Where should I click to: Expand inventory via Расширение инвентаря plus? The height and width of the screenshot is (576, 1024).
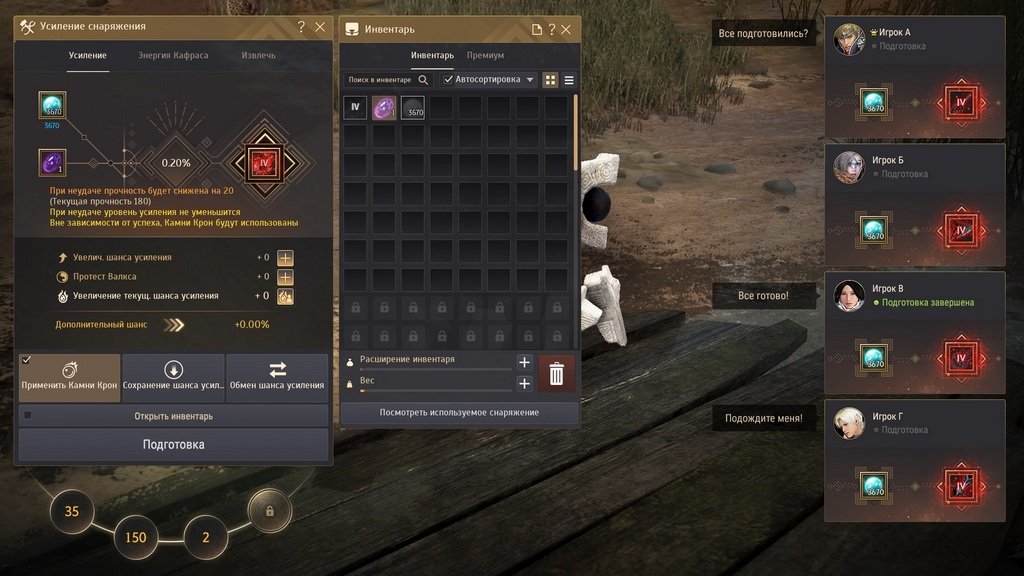pyautogui.click(x=523, y=362)
